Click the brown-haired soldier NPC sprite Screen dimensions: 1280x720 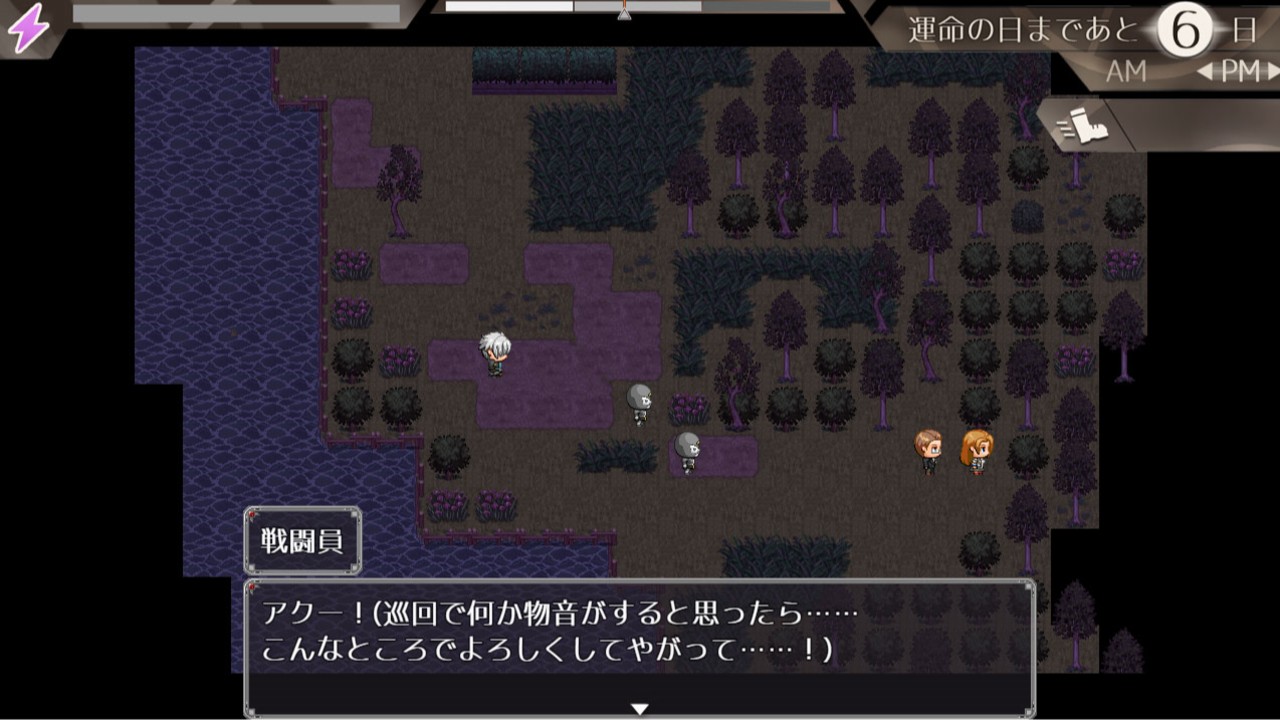tap(928, 450)
